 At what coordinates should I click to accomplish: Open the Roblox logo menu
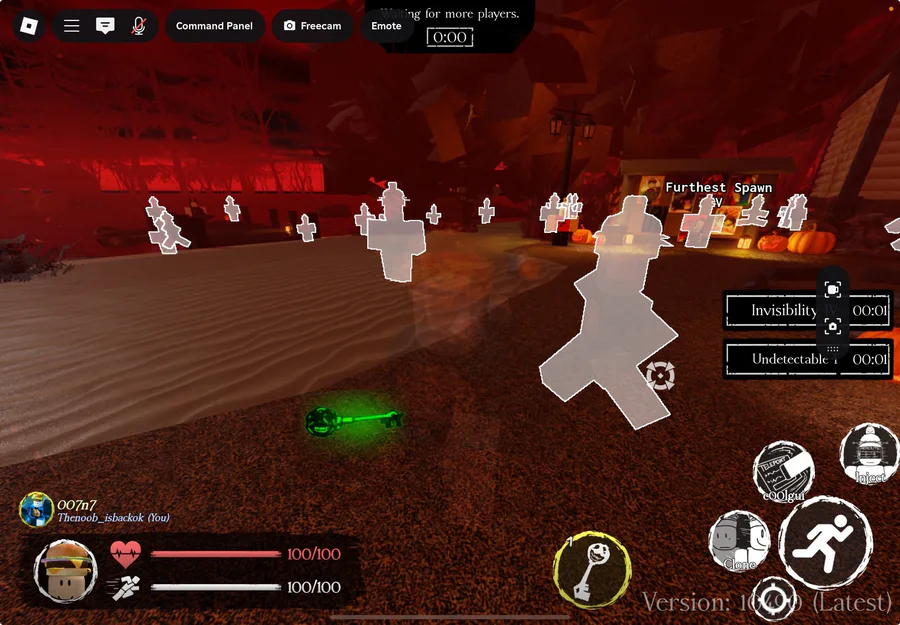29,25
